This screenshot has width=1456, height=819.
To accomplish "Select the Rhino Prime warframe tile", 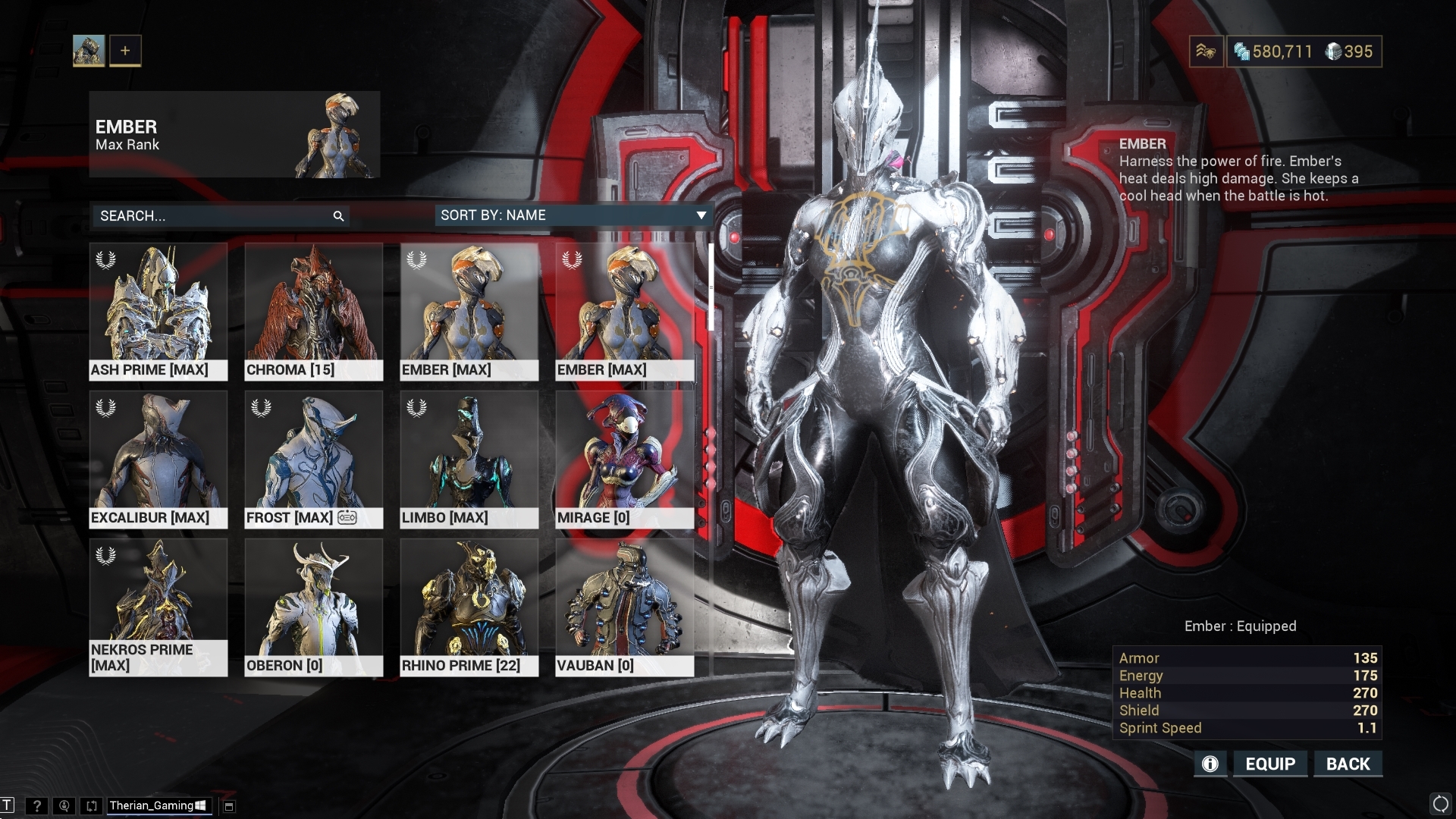I will [469, 607].
